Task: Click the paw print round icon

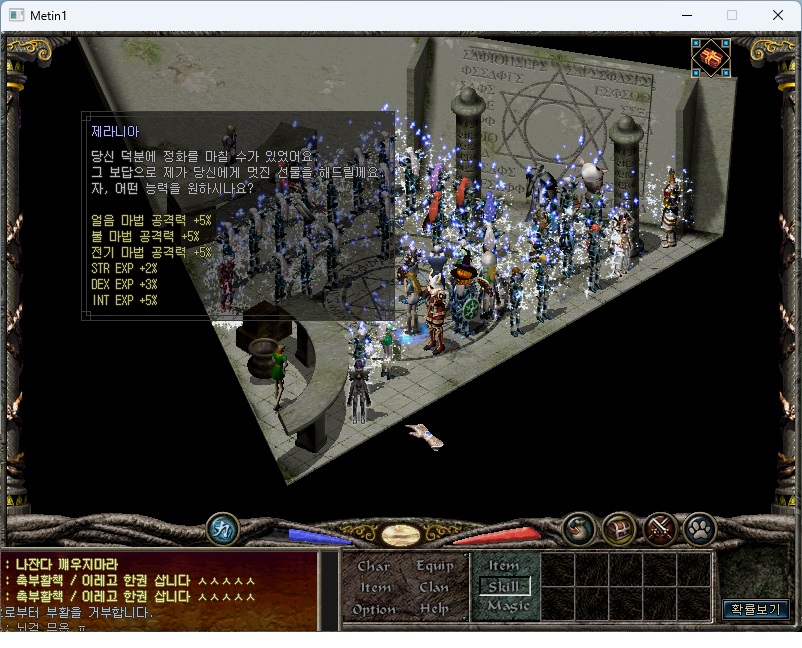Action: [x=698, y=527]
